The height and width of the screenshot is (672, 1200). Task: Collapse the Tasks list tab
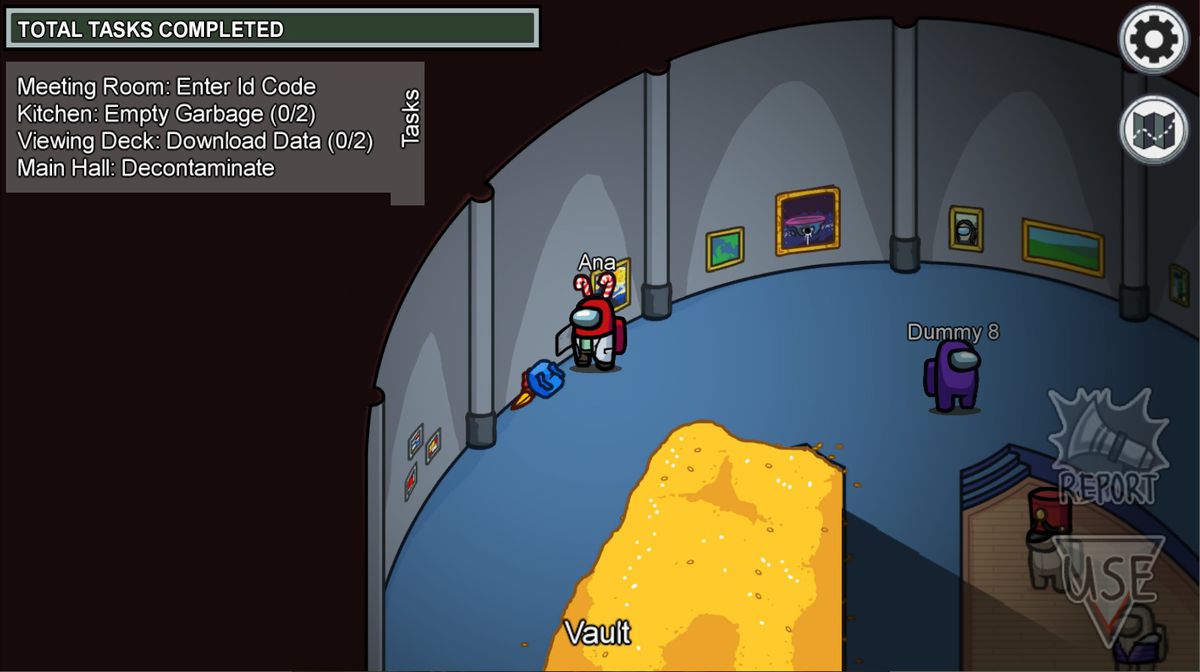click(x=409, y=119)
